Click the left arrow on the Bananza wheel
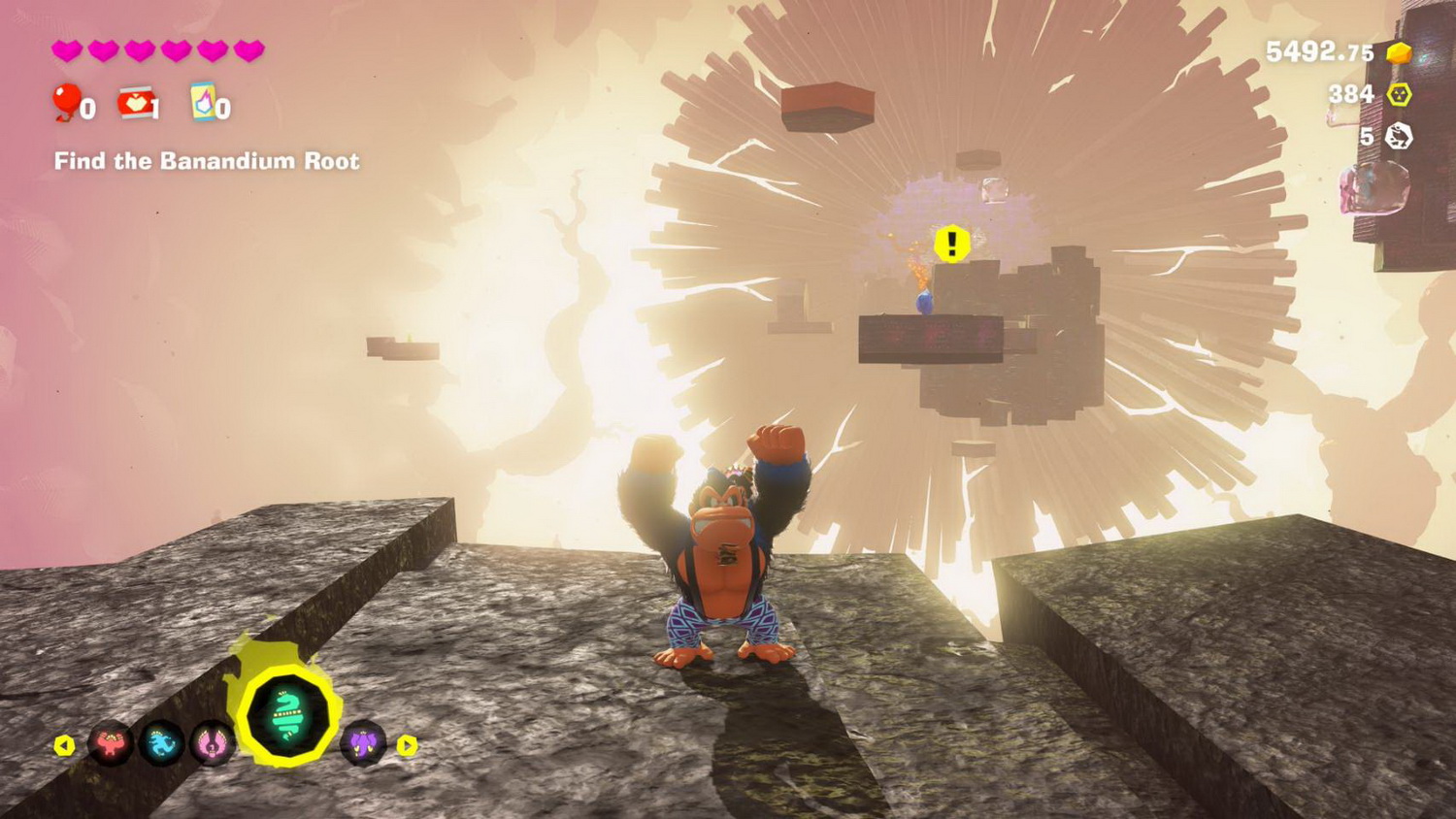 point(65,747)
